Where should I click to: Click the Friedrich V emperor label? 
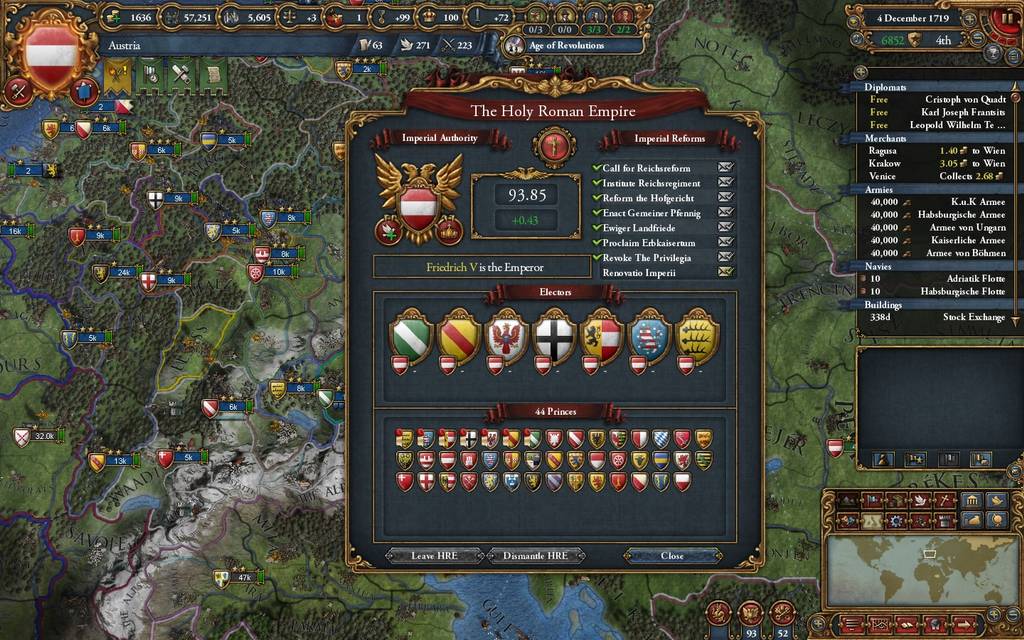click(471, 267)
